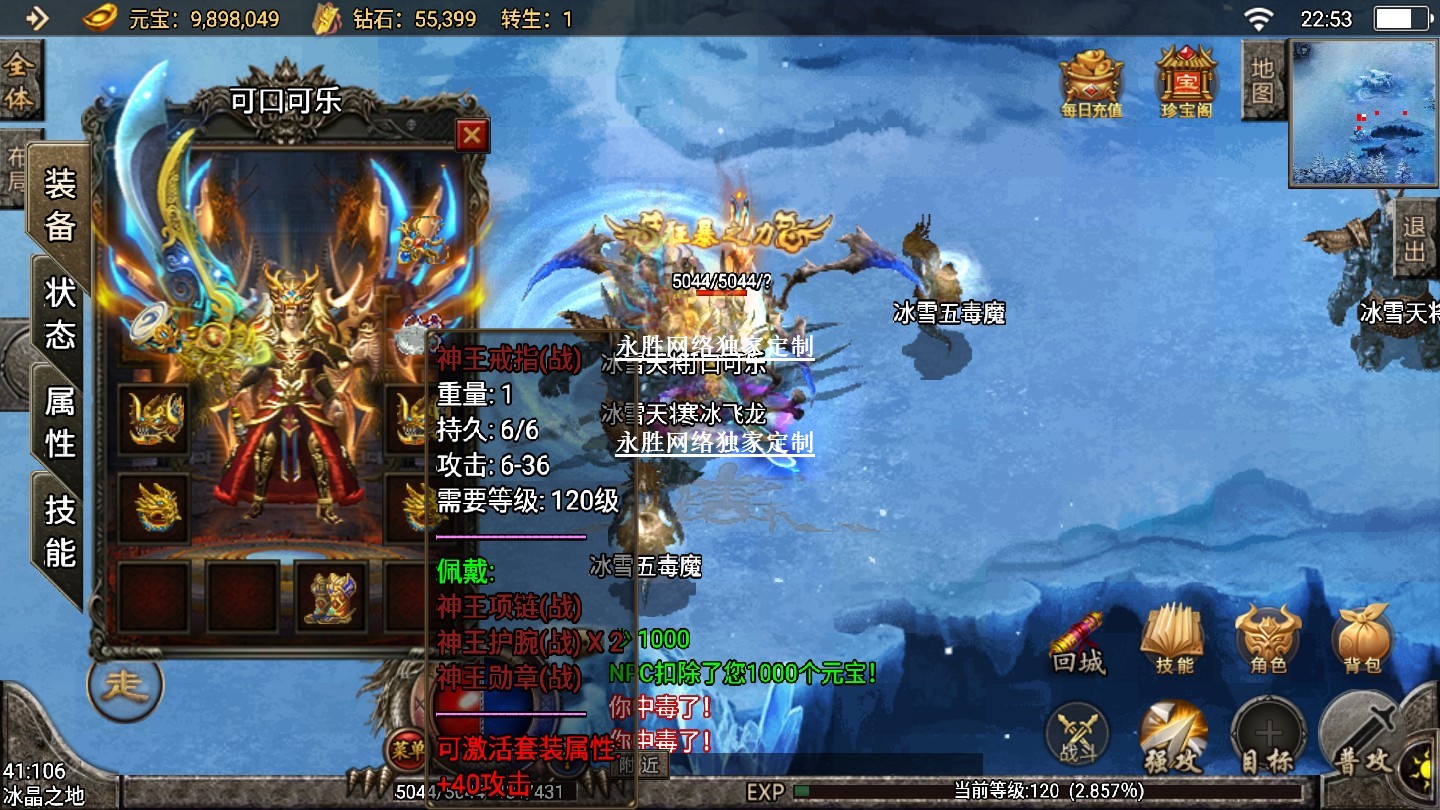This screenshot has height=810, width=1440.
Task: Switch to the 装备 equipment tab
Action: coord(60,205)
